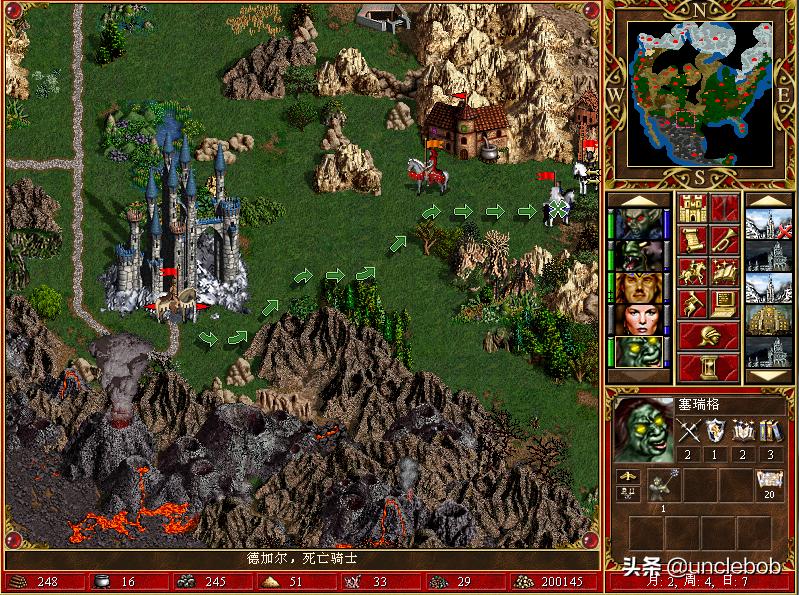The image size is (799, 595).
Task: Click the trumpet sleep/wake hero button
Action: pyautogui.click(x=724, y=240)
